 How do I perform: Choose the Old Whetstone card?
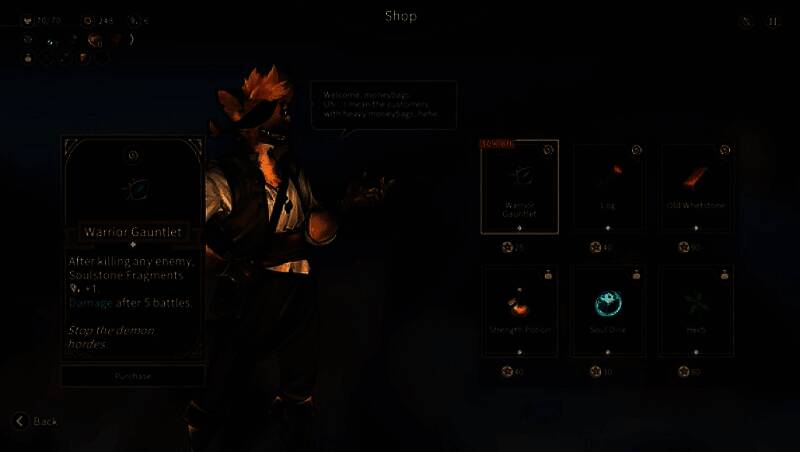[x=696, y=186]
